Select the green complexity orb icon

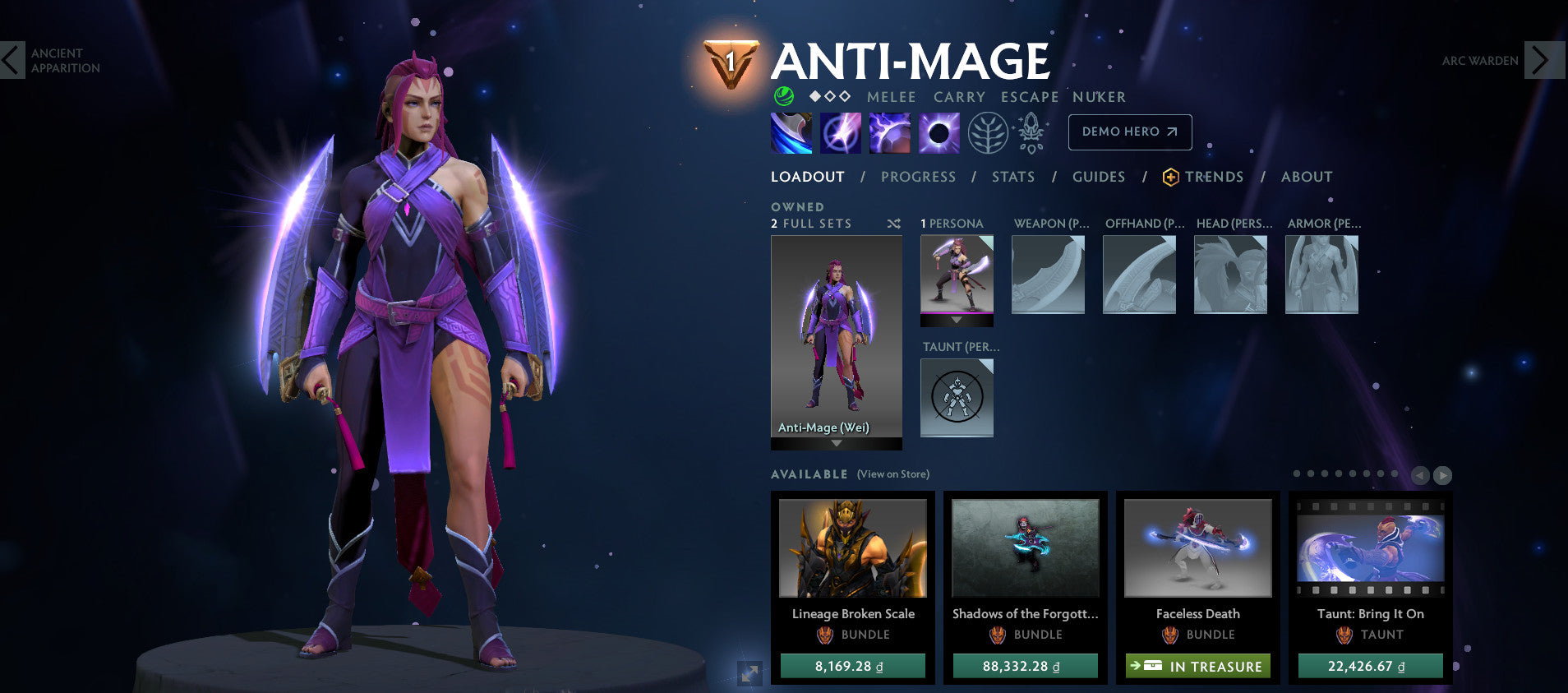783,97
